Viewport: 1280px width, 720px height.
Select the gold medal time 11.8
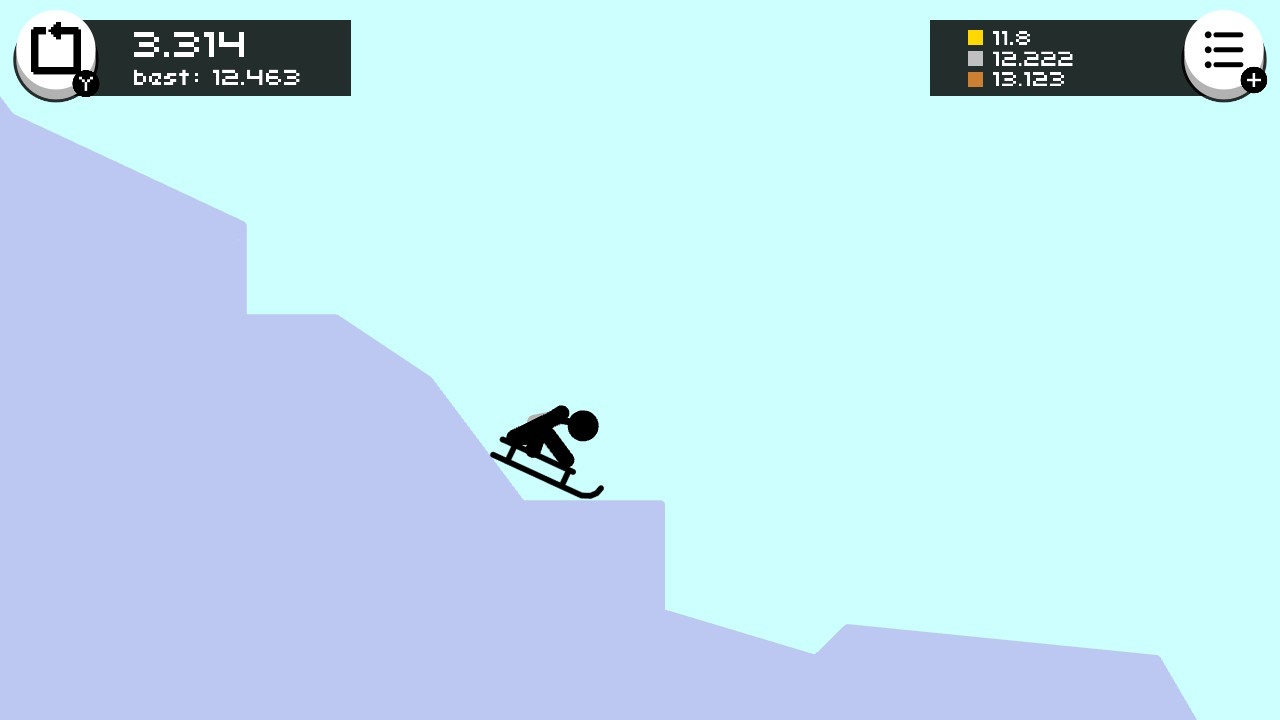[x=1012, y=37]
